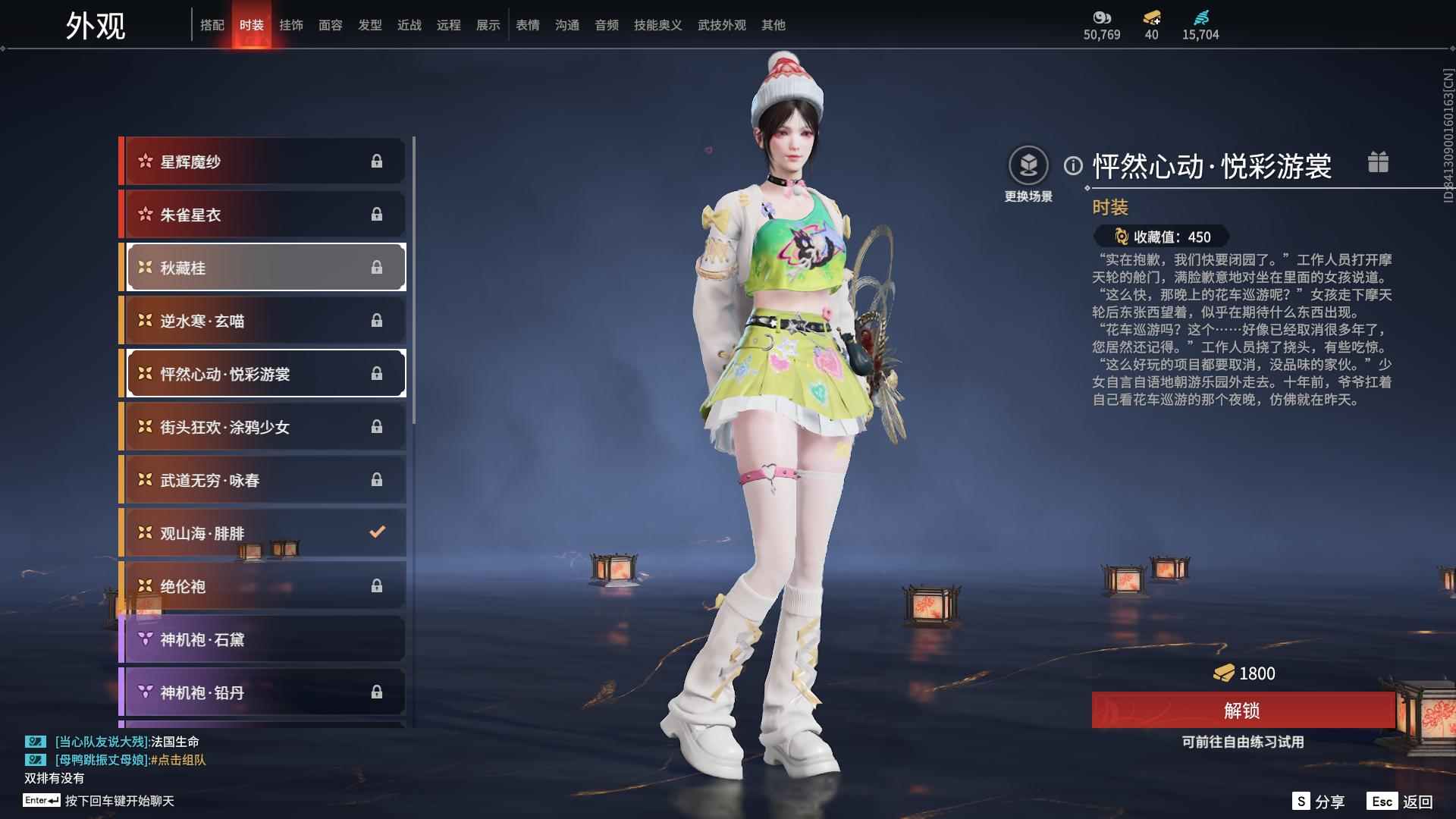Click the lock toggle on 绝伦袍

click(377, 585)
